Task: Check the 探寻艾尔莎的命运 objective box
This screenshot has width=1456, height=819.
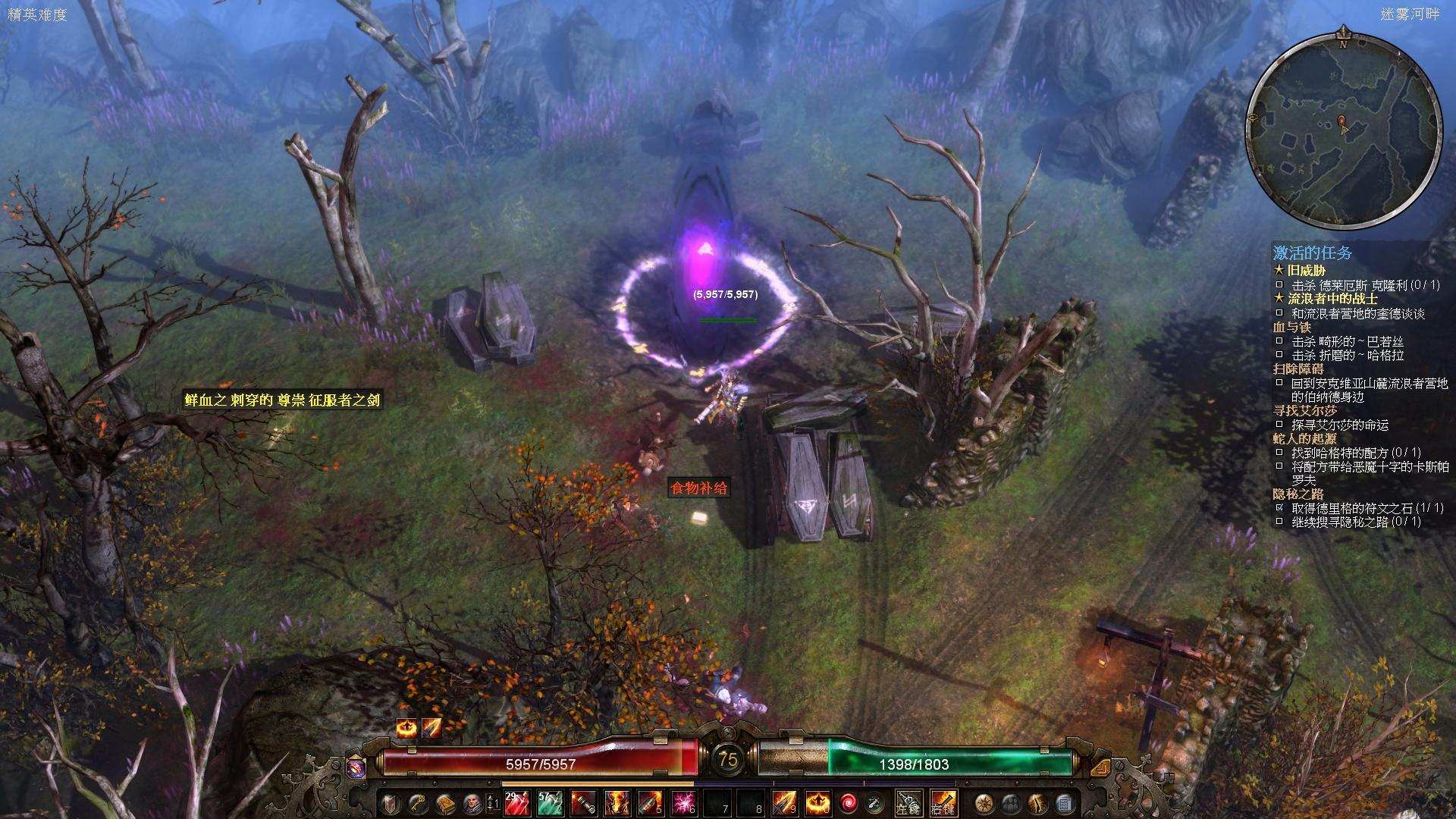Action: coord(1279,425)
